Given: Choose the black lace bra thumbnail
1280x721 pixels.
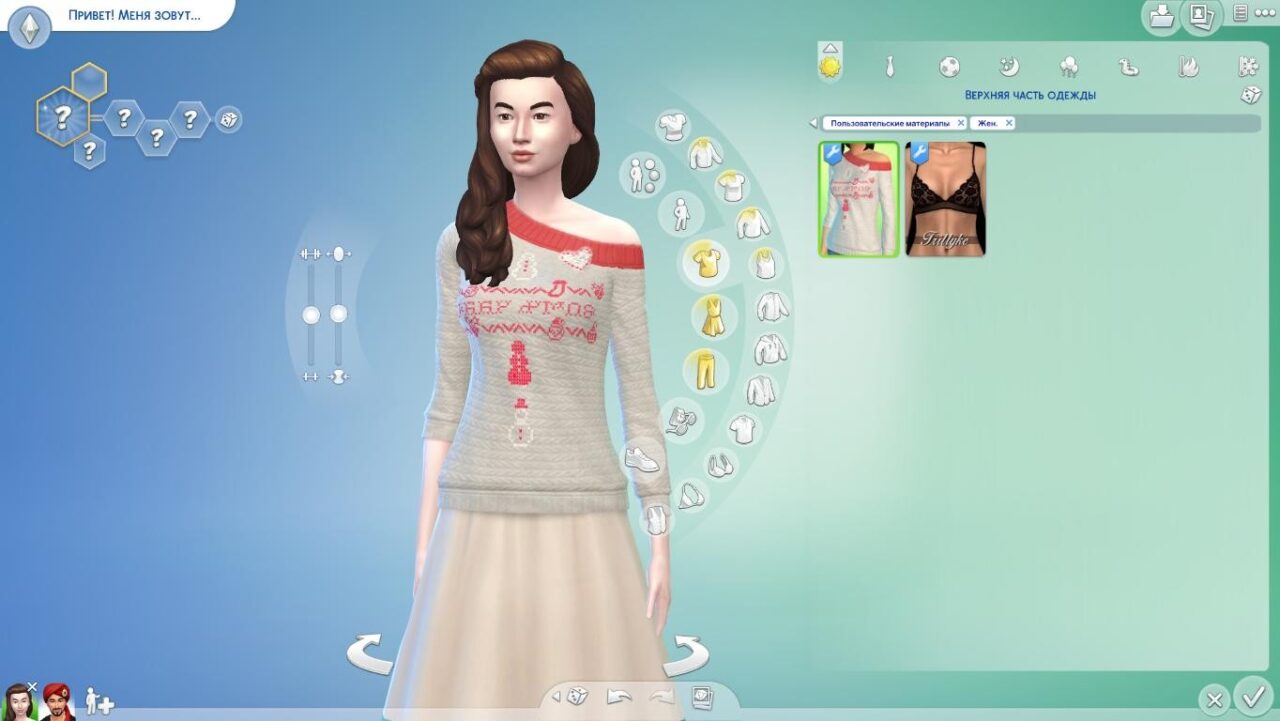Looking at the screenshot, I should pyautogui.click(x=946, y=199).
